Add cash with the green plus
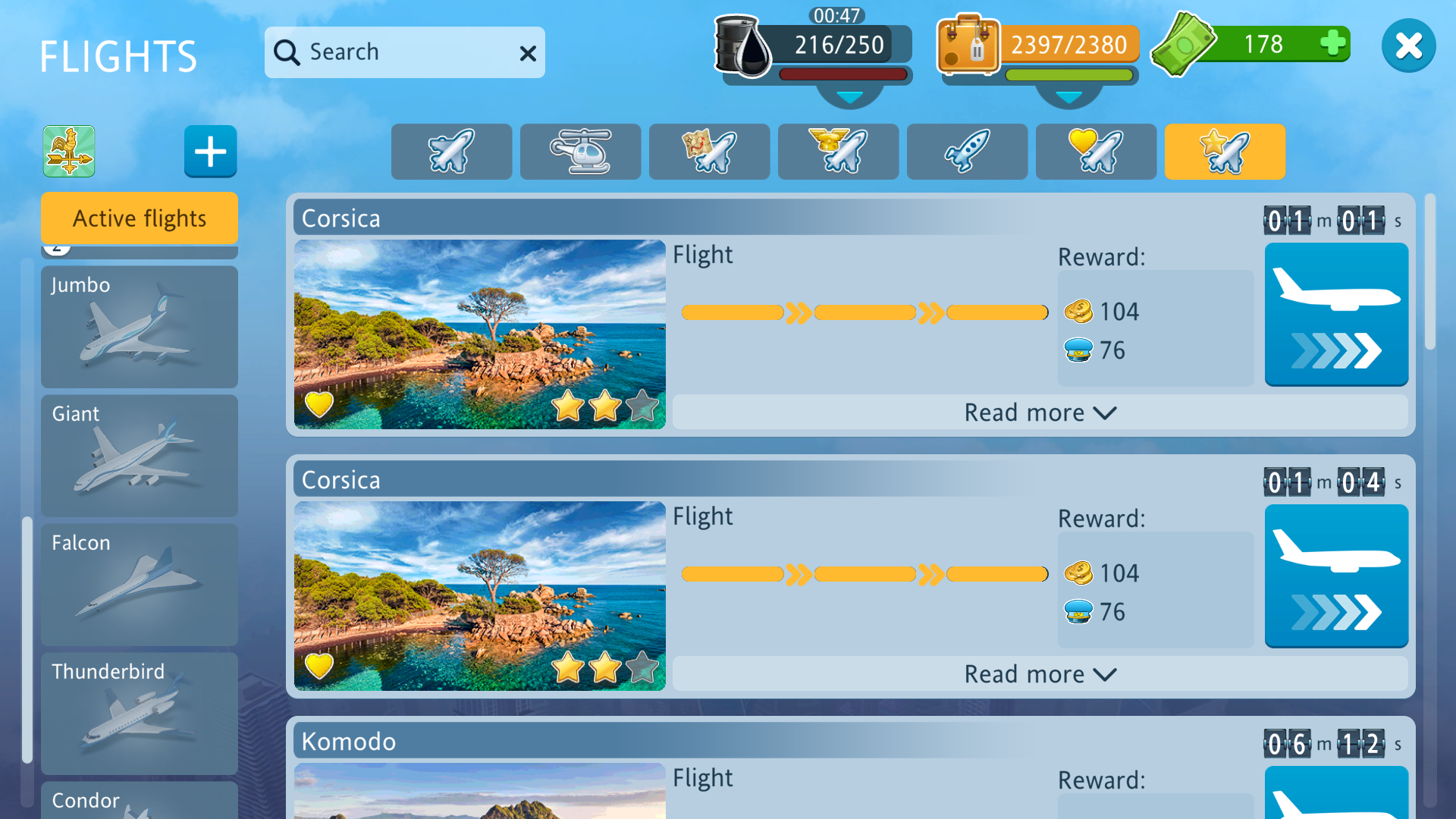 (1332, 43)
